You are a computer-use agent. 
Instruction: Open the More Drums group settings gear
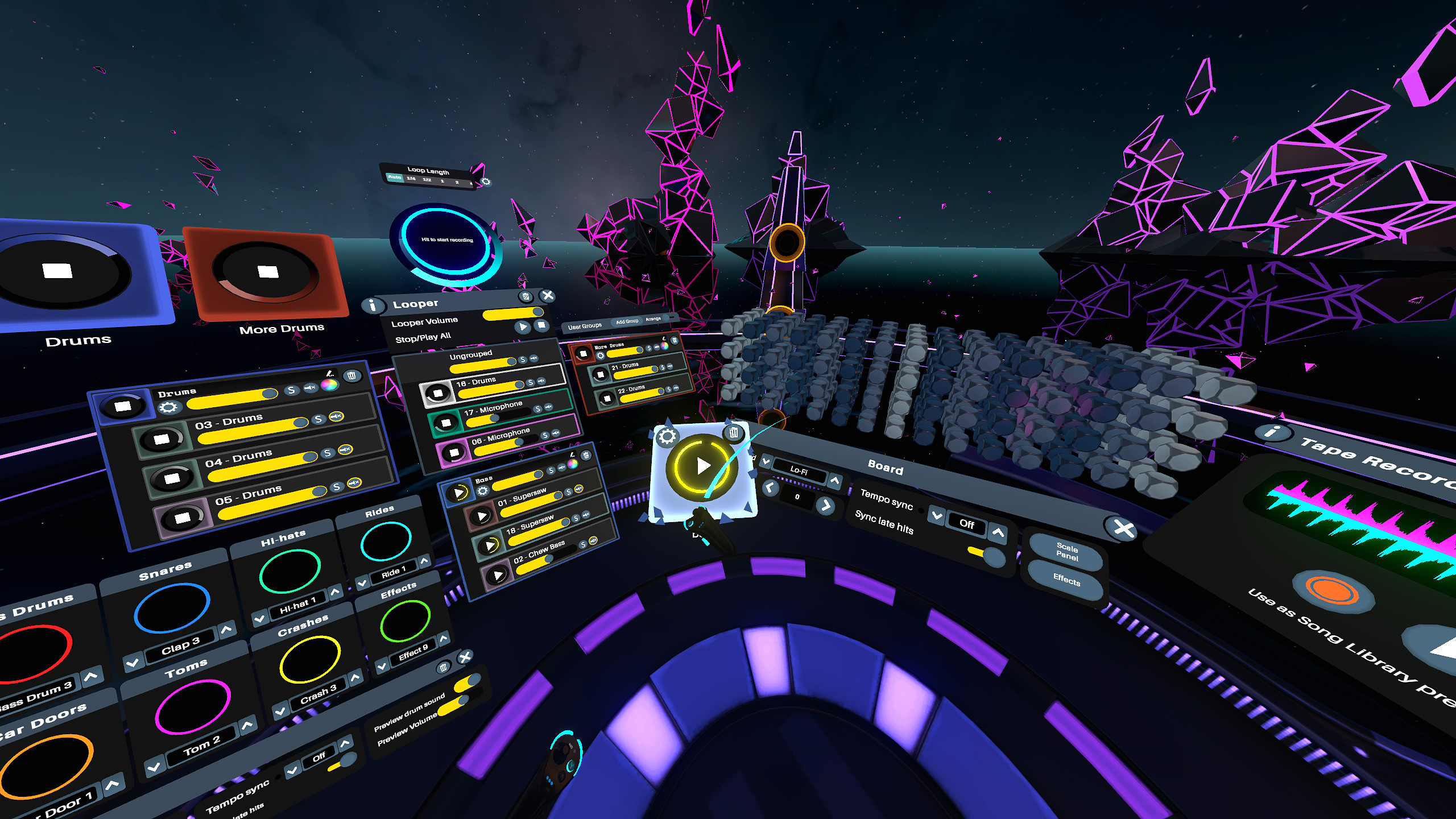(x=601, y=356)
